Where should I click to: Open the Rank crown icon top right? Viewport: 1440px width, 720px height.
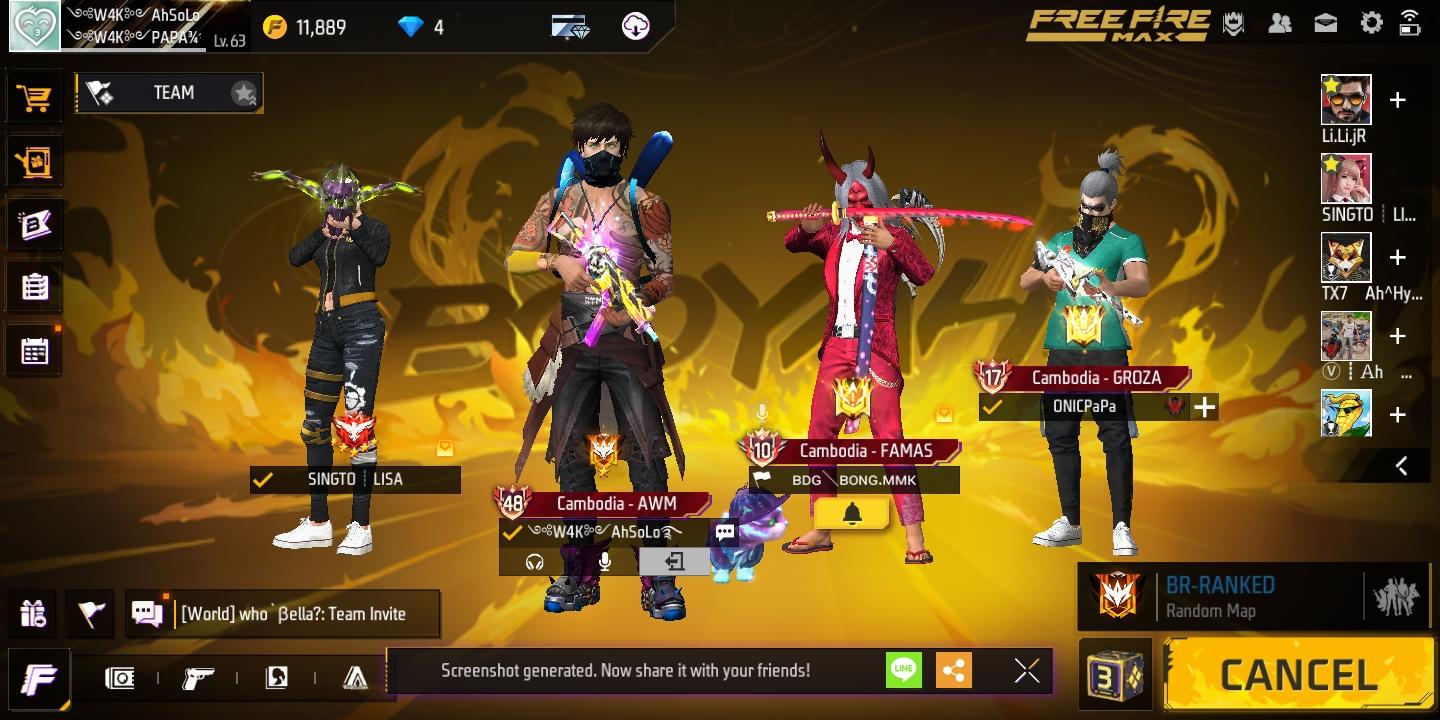point(1234,22)
